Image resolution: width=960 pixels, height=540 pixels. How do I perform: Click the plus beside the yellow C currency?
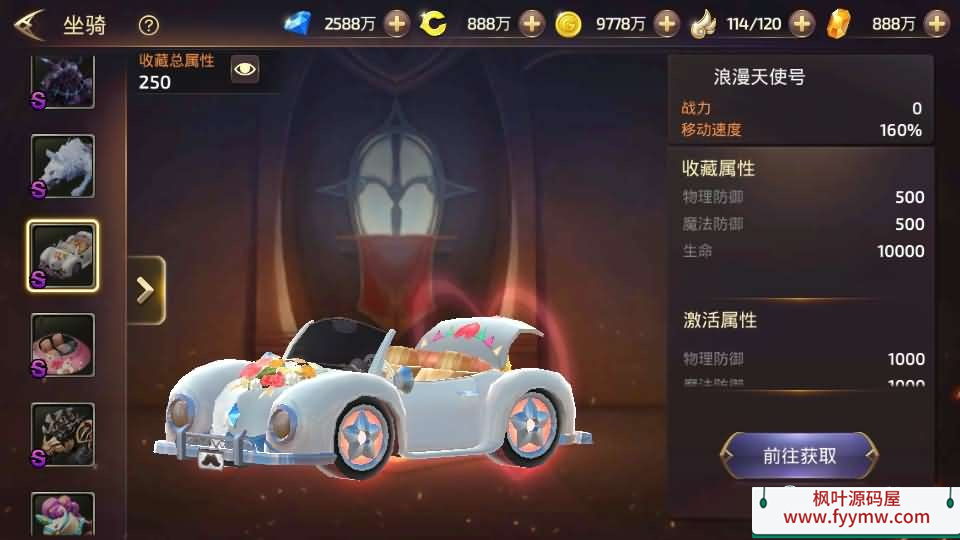tap(532, 23)
